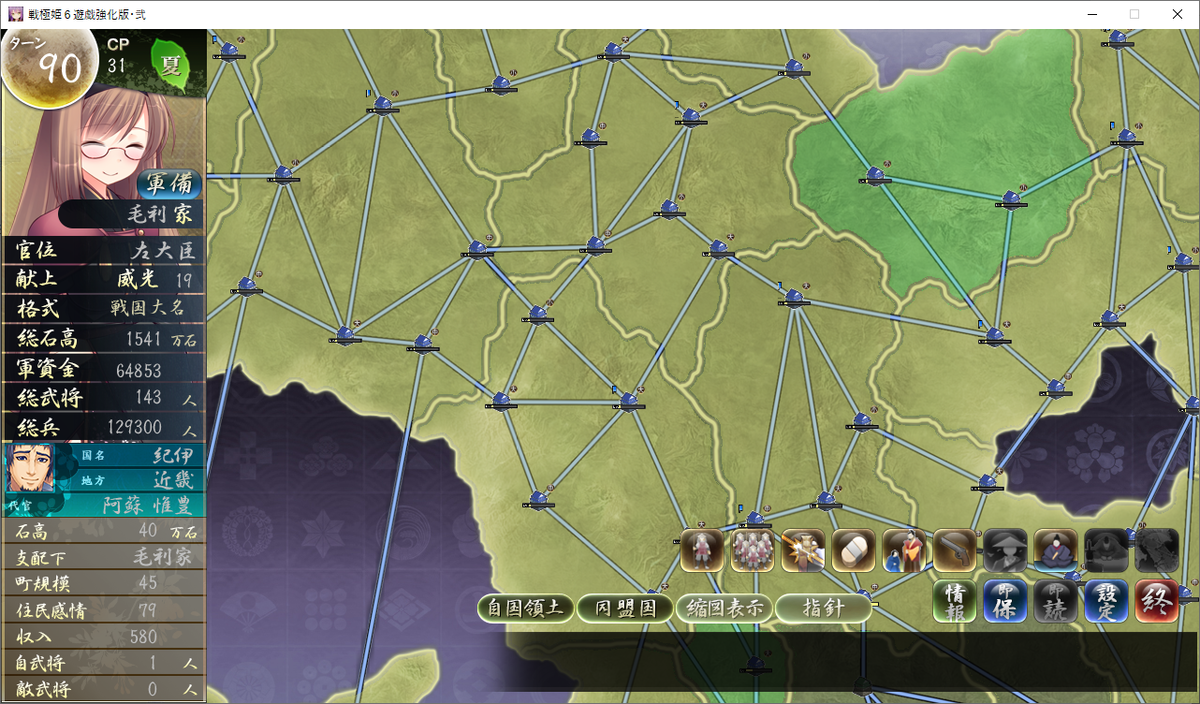Click the rice bale supply icon
Screen dimensions: 1200x704
pyautogui.click(x=853, y=551)
